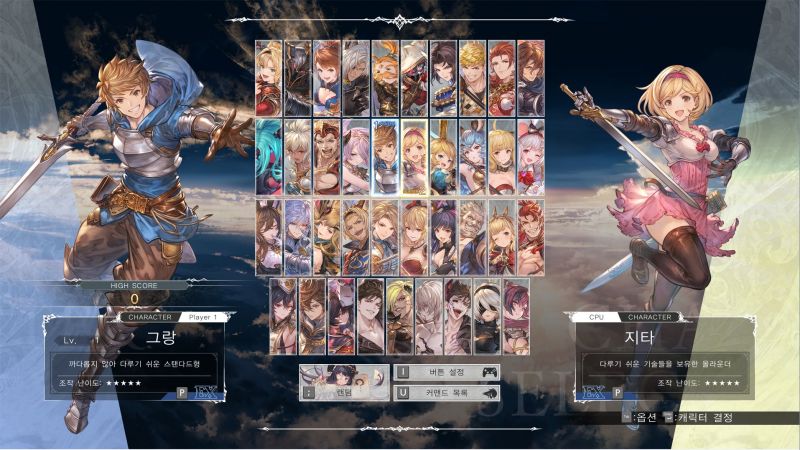Choose the teal-haired character portrait

270,157
